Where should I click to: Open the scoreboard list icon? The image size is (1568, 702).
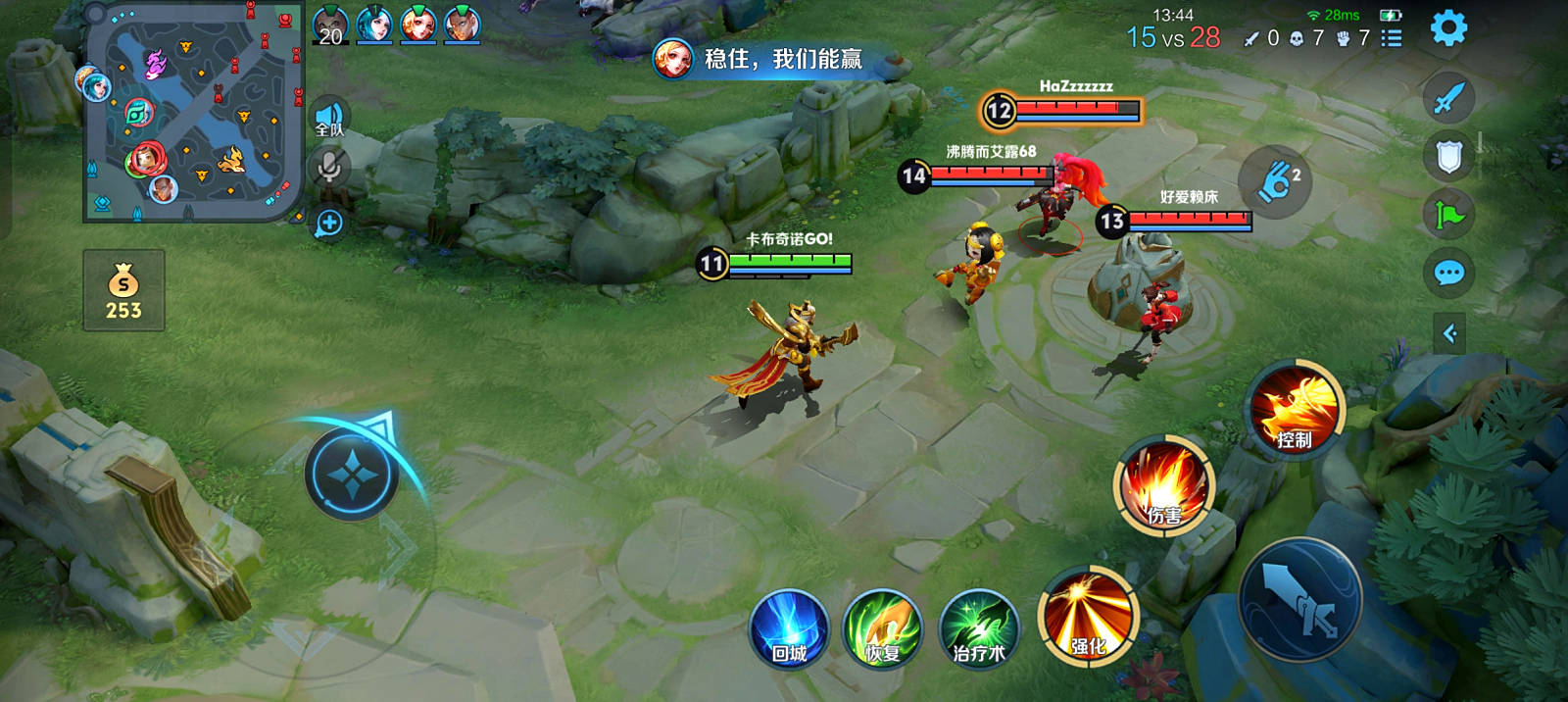tap(1392, 38)
